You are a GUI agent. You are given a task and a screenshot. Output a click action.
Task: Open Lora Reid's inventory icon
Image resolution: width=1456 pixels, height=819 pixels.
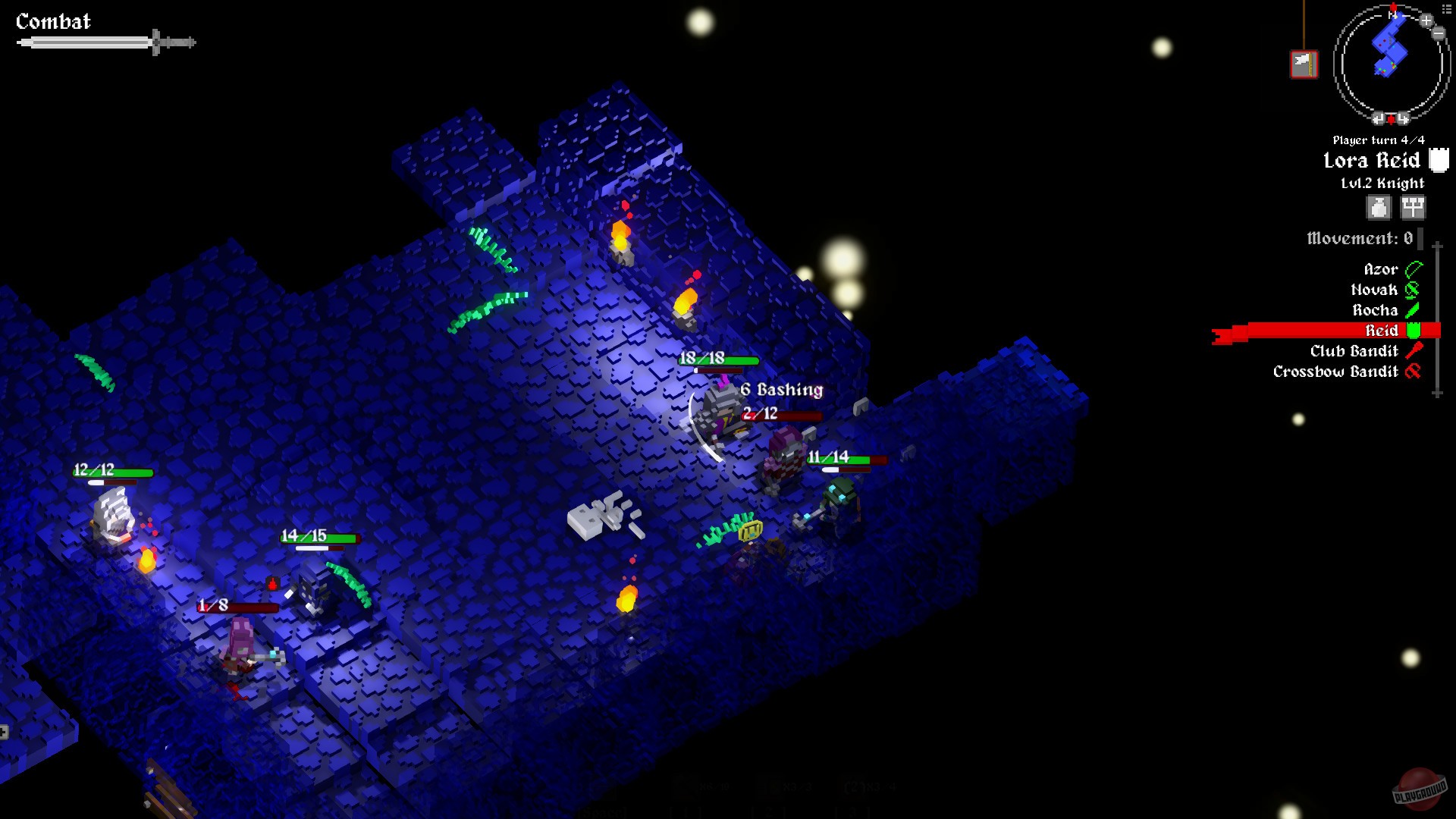tap(1377, 207)
